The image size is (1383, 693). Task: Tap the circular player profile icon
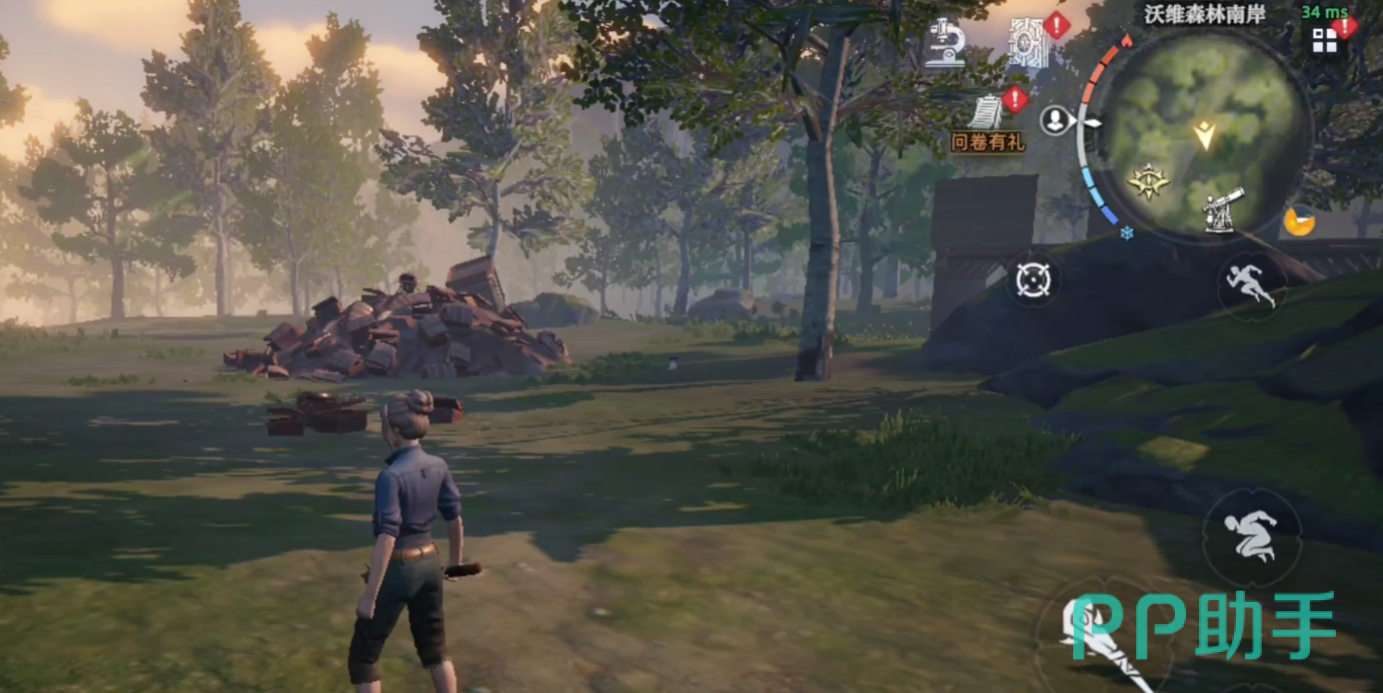[1054, 121]
